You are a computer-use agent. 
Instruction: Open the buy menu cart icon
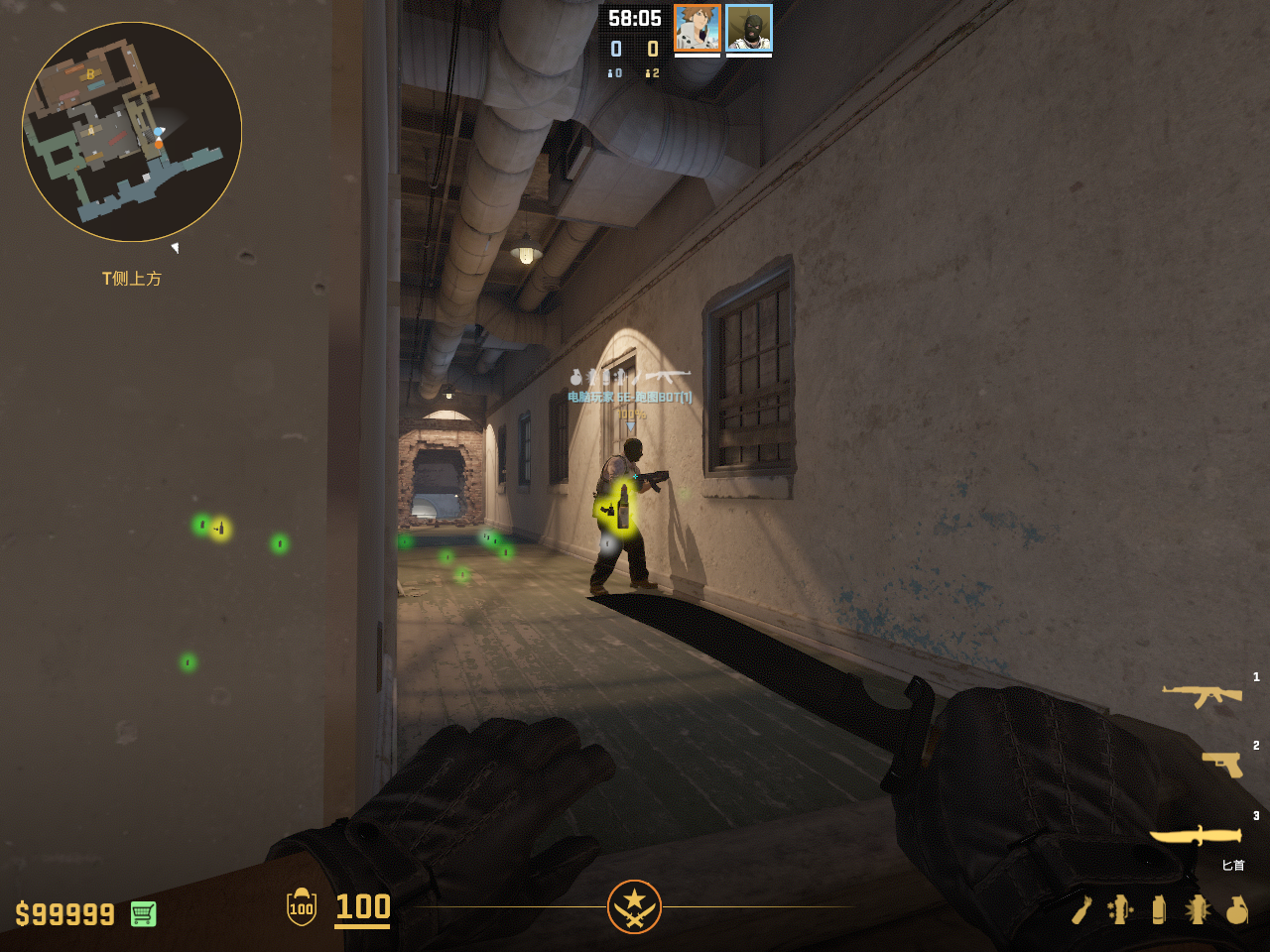(x=143, y=913)
